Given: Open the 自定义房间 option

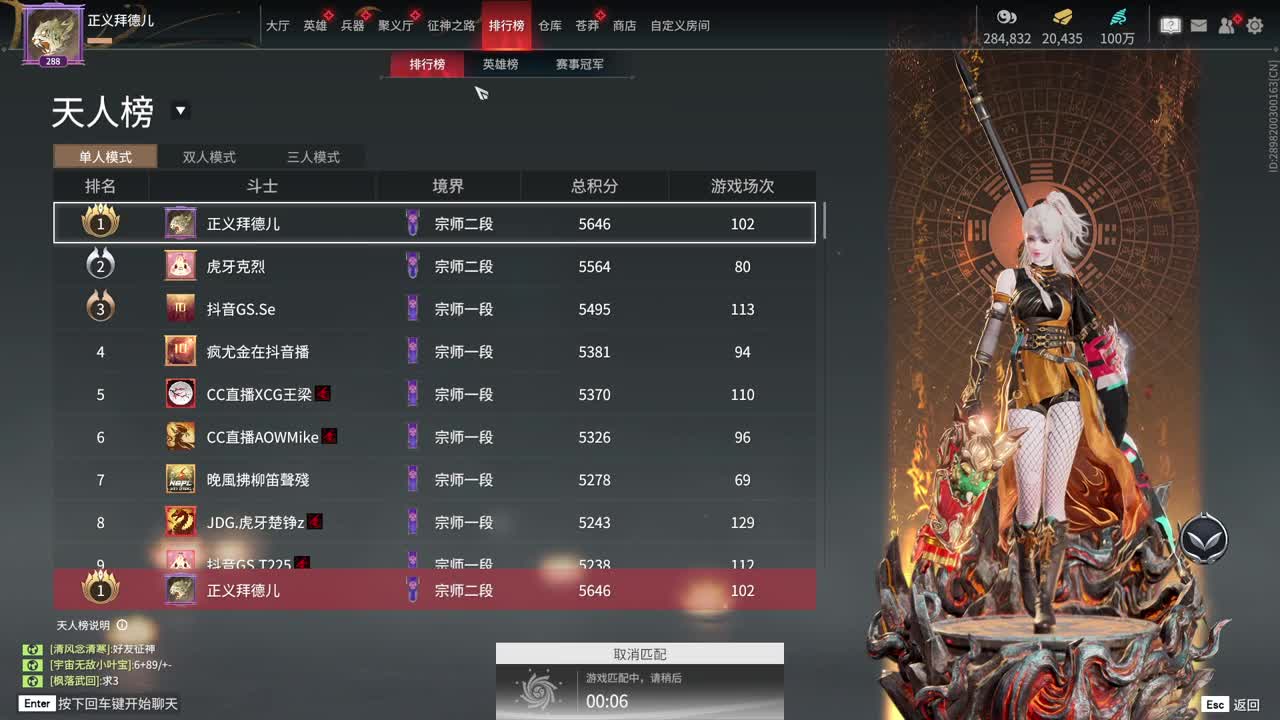Looking at the screenshot, I should [681, 26].
